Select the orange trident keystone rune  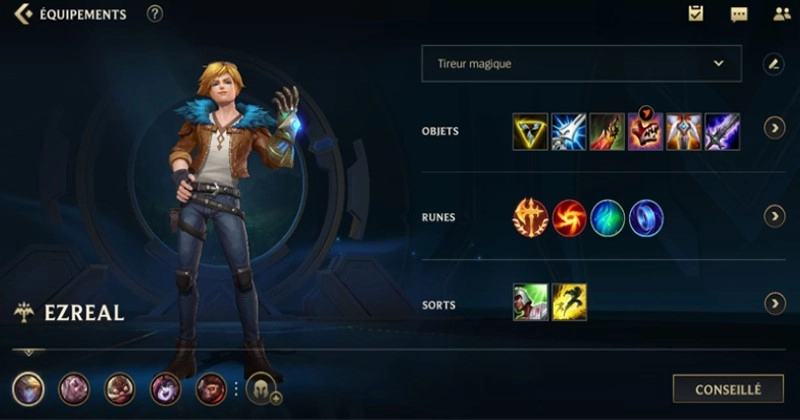click(530, 217)
